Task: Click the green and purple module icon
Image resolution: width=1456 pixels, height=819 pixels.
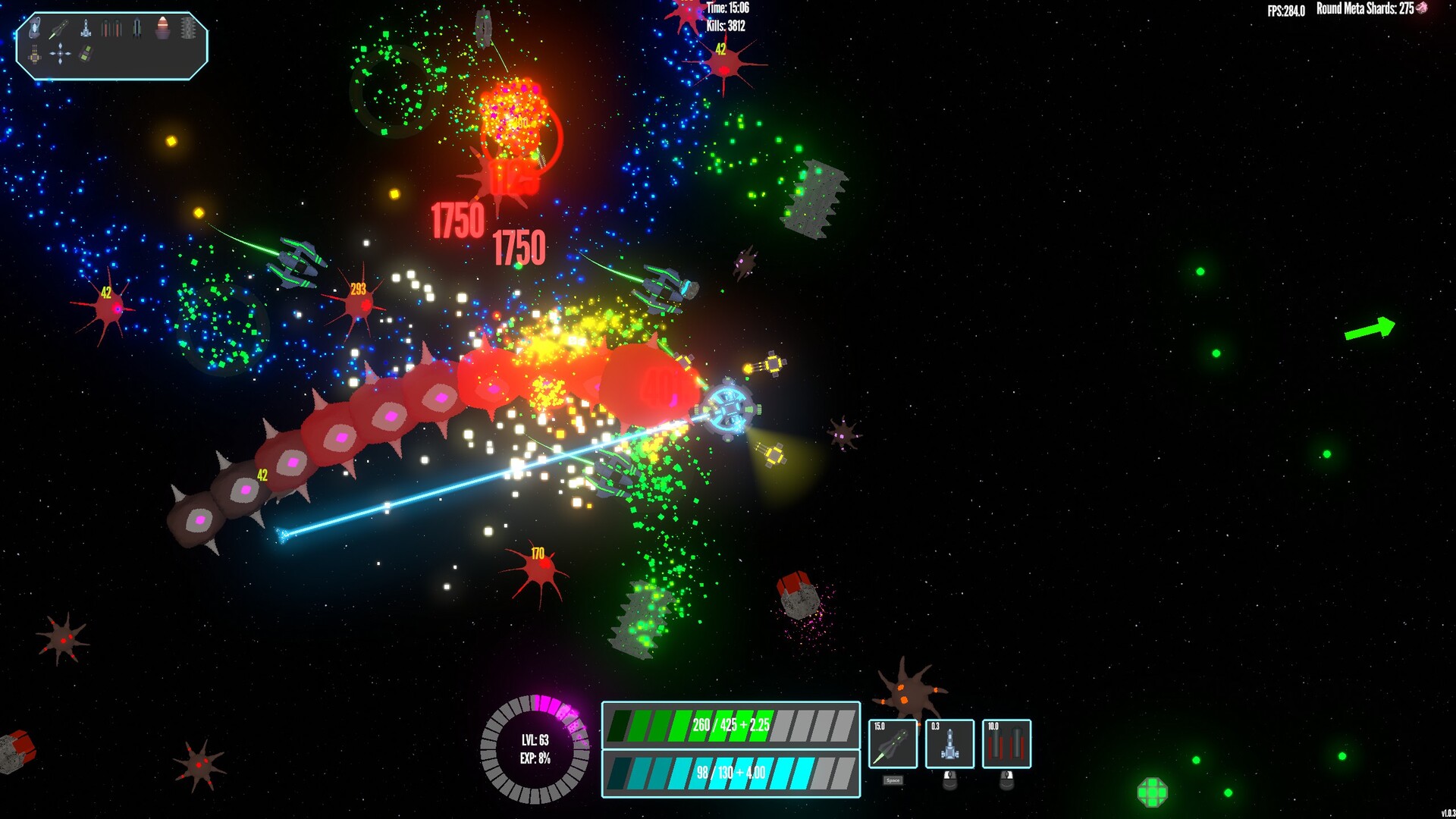Action: coord(86,54)
